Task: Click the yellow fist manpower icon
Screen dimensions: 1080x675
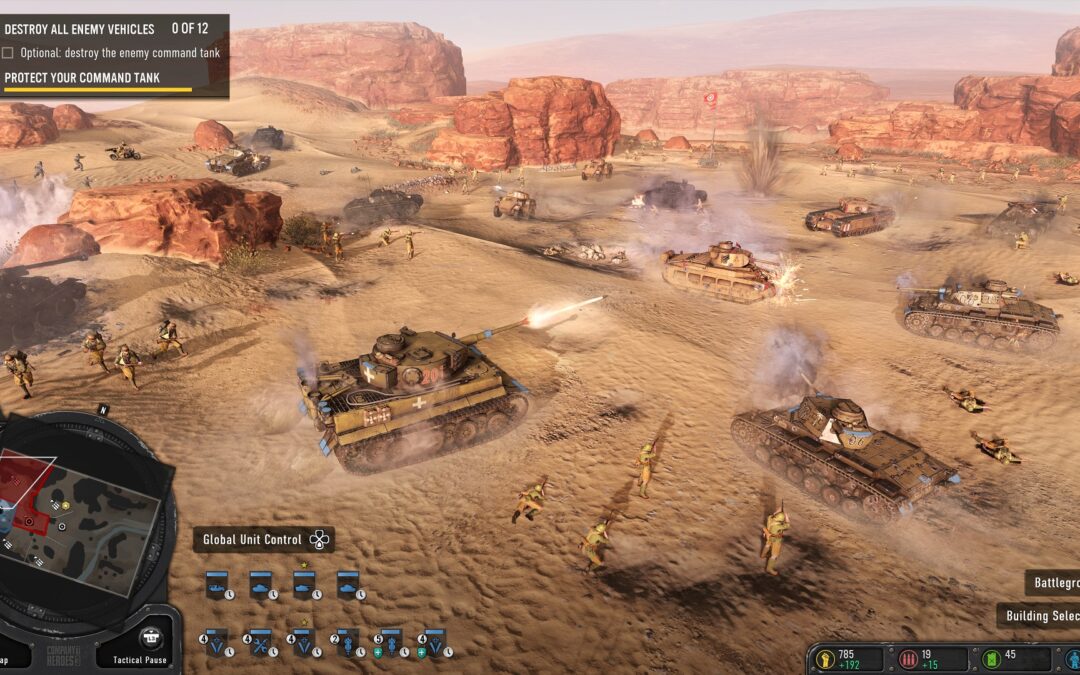Action: click(x=826, y=659)
